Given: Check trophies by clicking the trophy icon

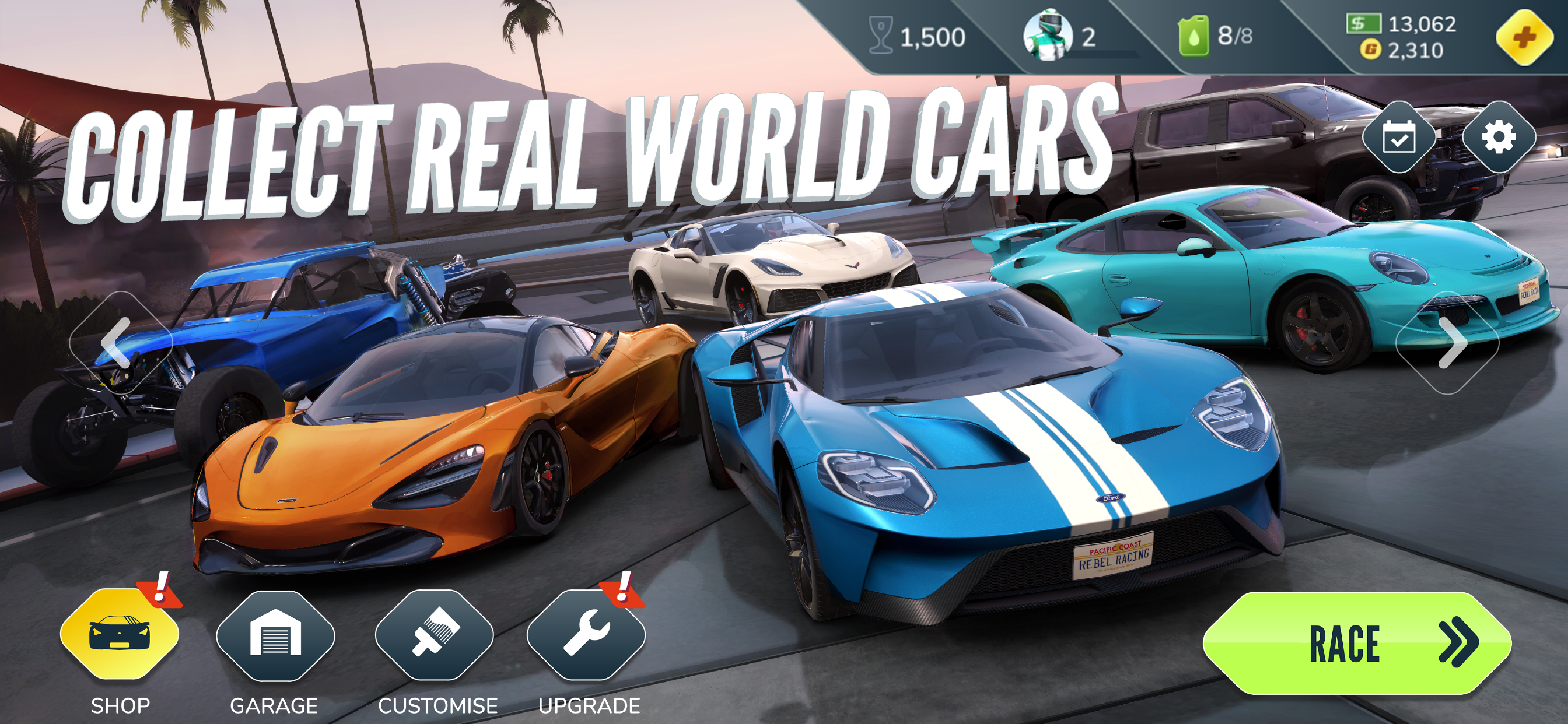Looking at the screenshot, I should (x=881, y=34).
